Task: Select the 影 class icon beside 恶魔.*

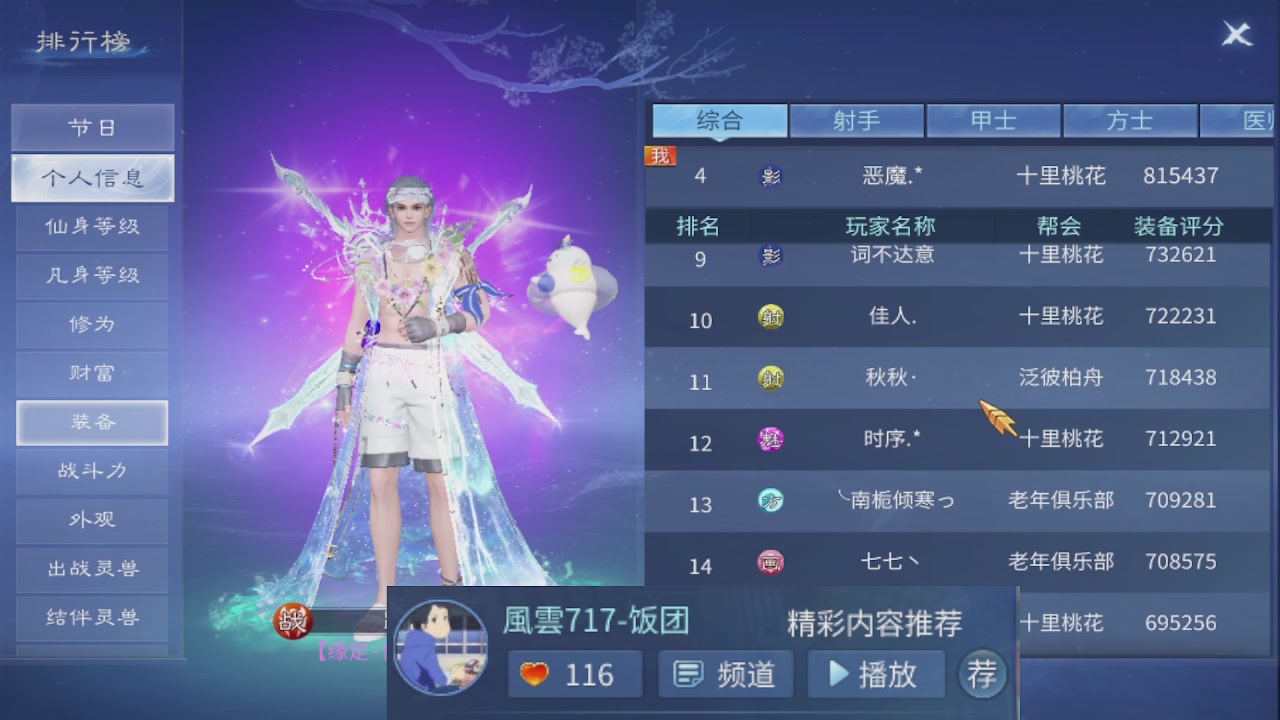Action: point(769,176)
